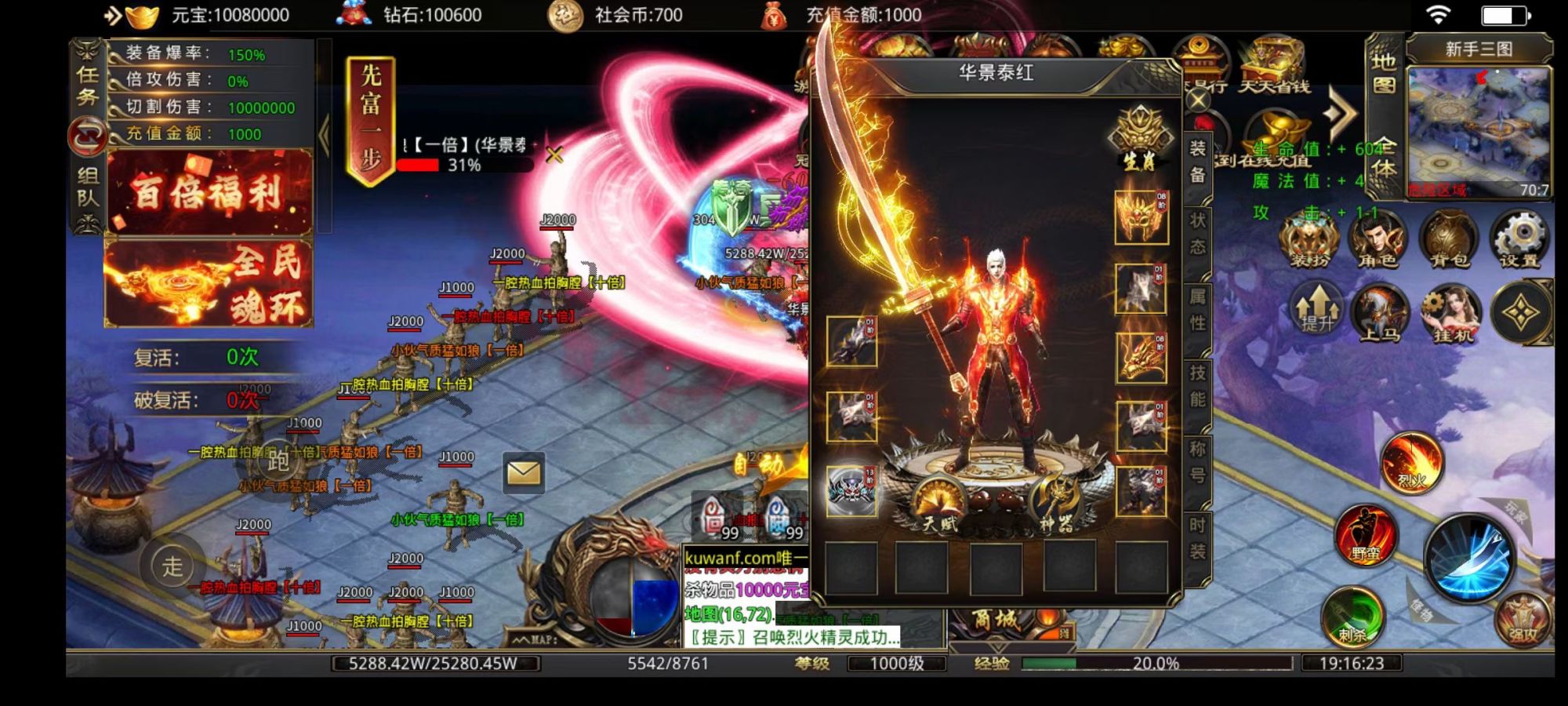This screenshot has width=1568, height=706.
Task: Open the 百倍福利 banner
Action: 209,192
